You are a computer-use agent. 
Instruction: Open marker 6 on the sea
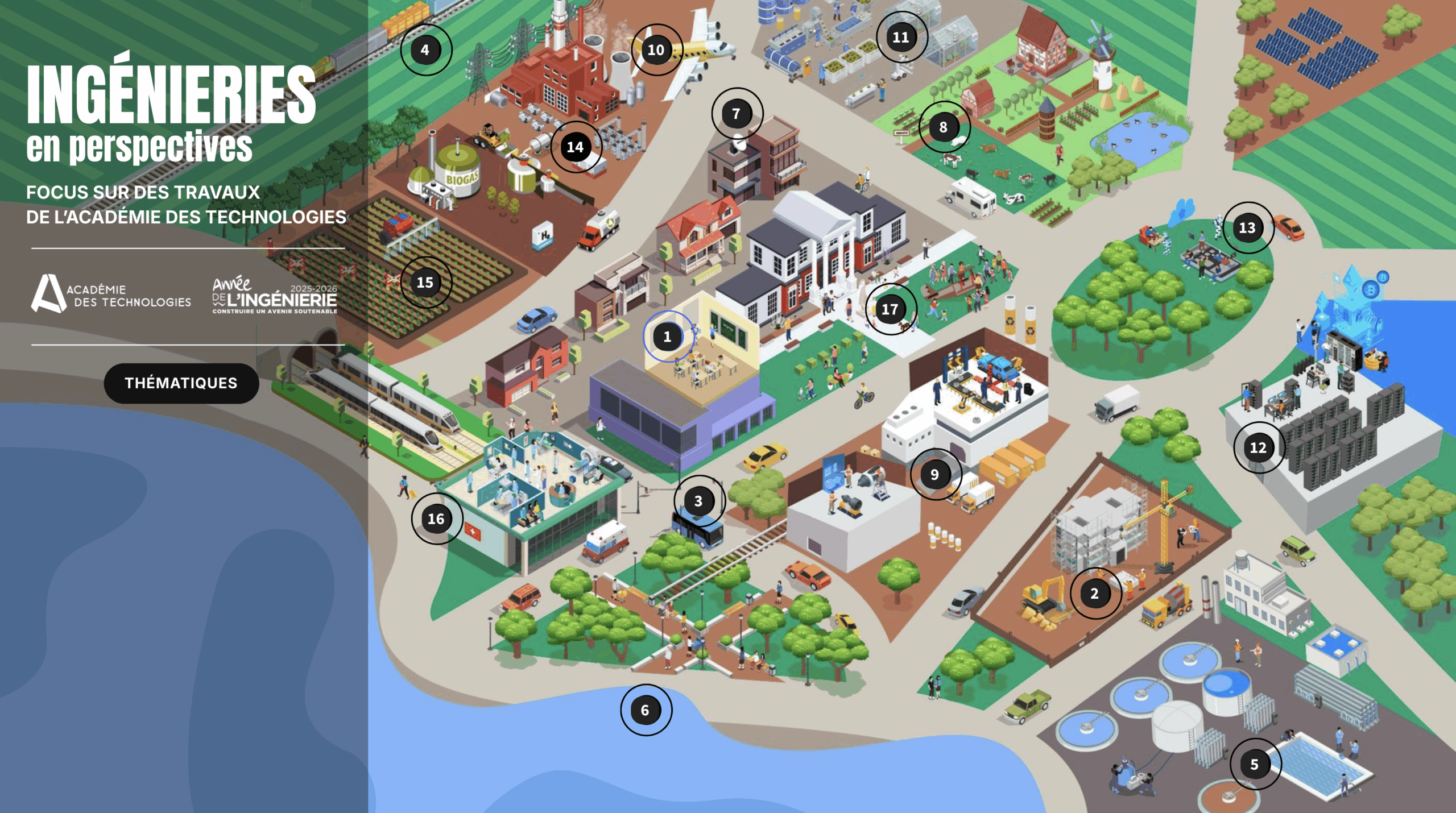[645, 710]
